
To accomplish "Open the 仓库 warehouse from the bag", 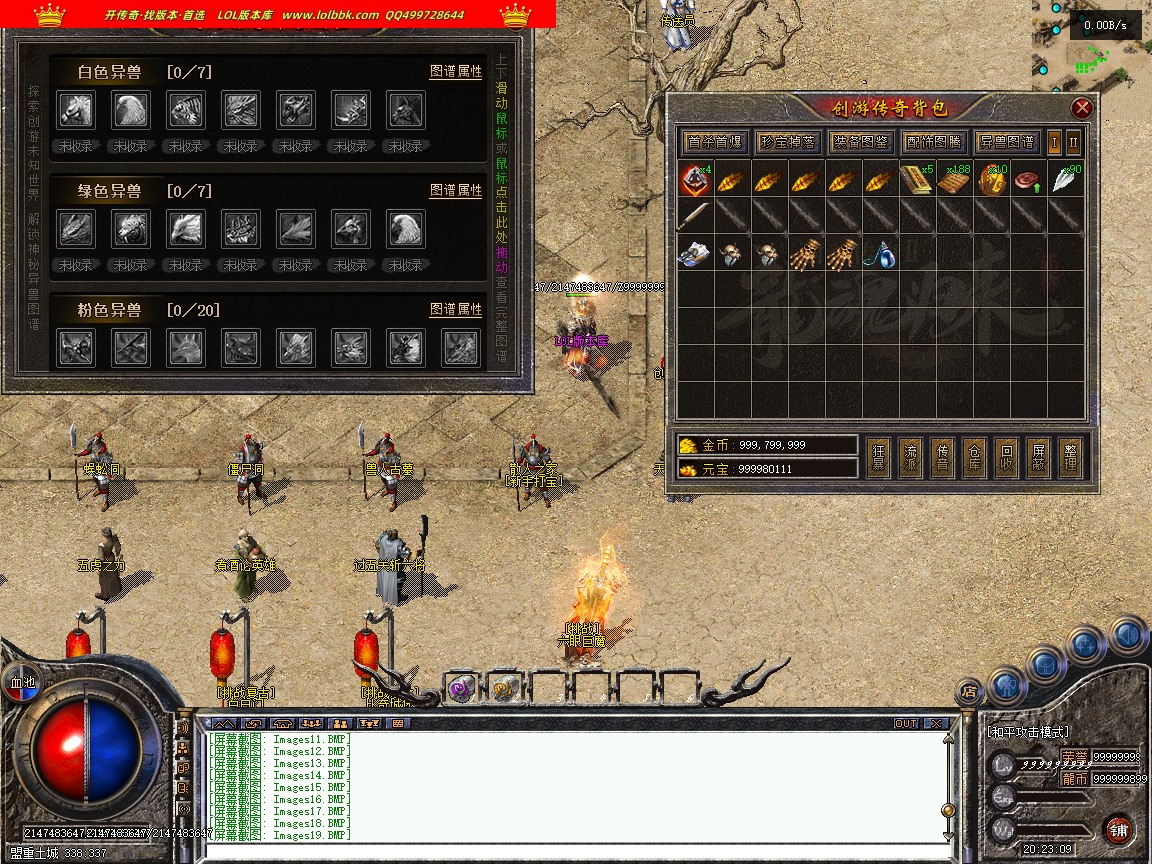I will click(x=974, y=458).
